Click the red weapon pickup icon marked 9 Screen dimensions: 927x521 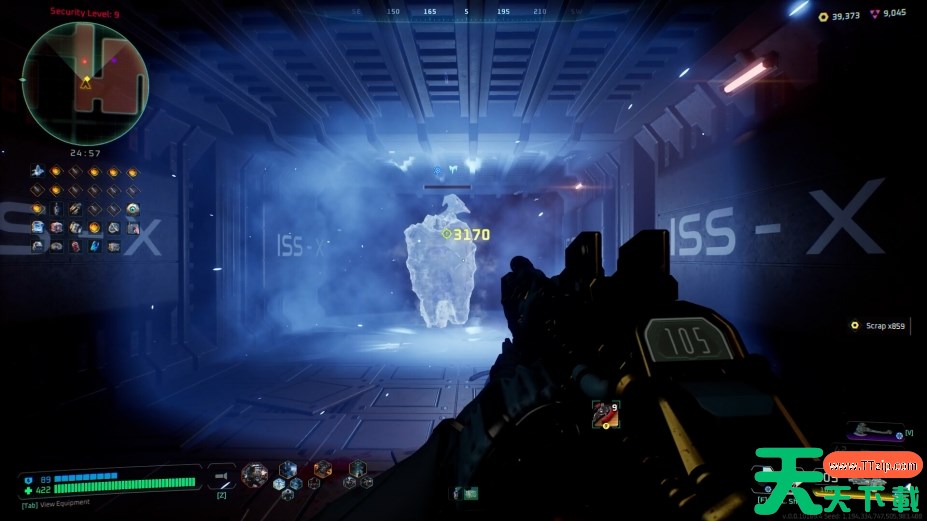605,413
